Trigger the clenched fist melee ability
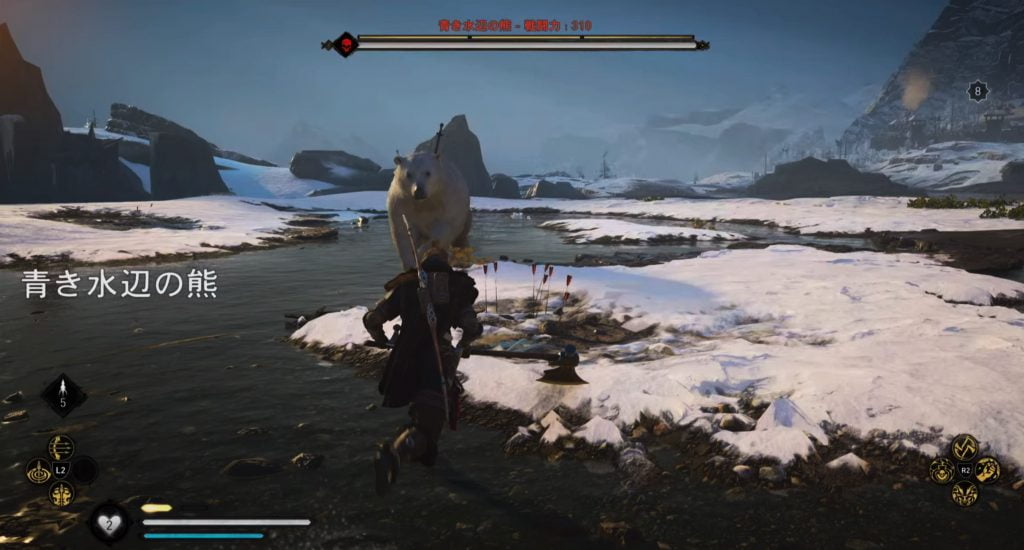The width and height of the screenshot is (1024, 550). point(987,470)
